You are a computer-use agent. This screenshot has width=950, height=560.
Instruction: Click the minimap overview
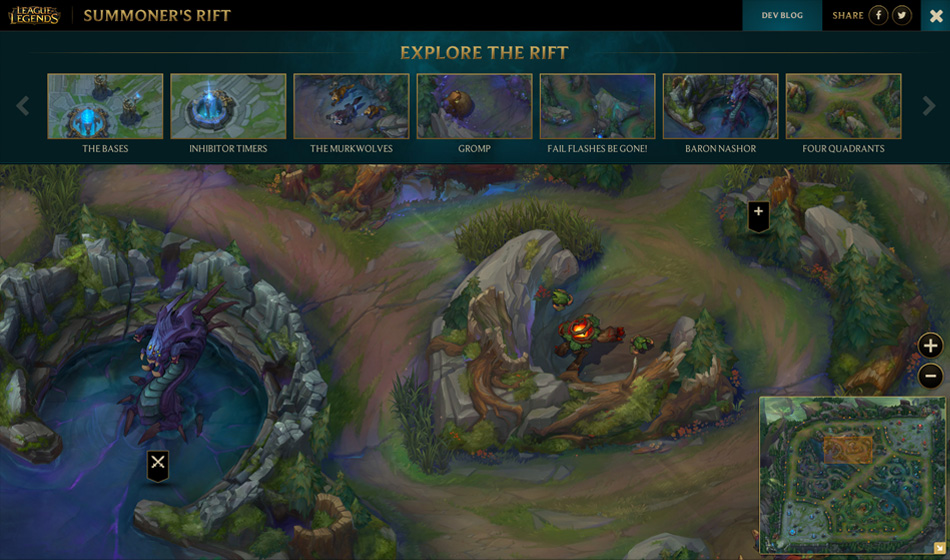[851, 472]
